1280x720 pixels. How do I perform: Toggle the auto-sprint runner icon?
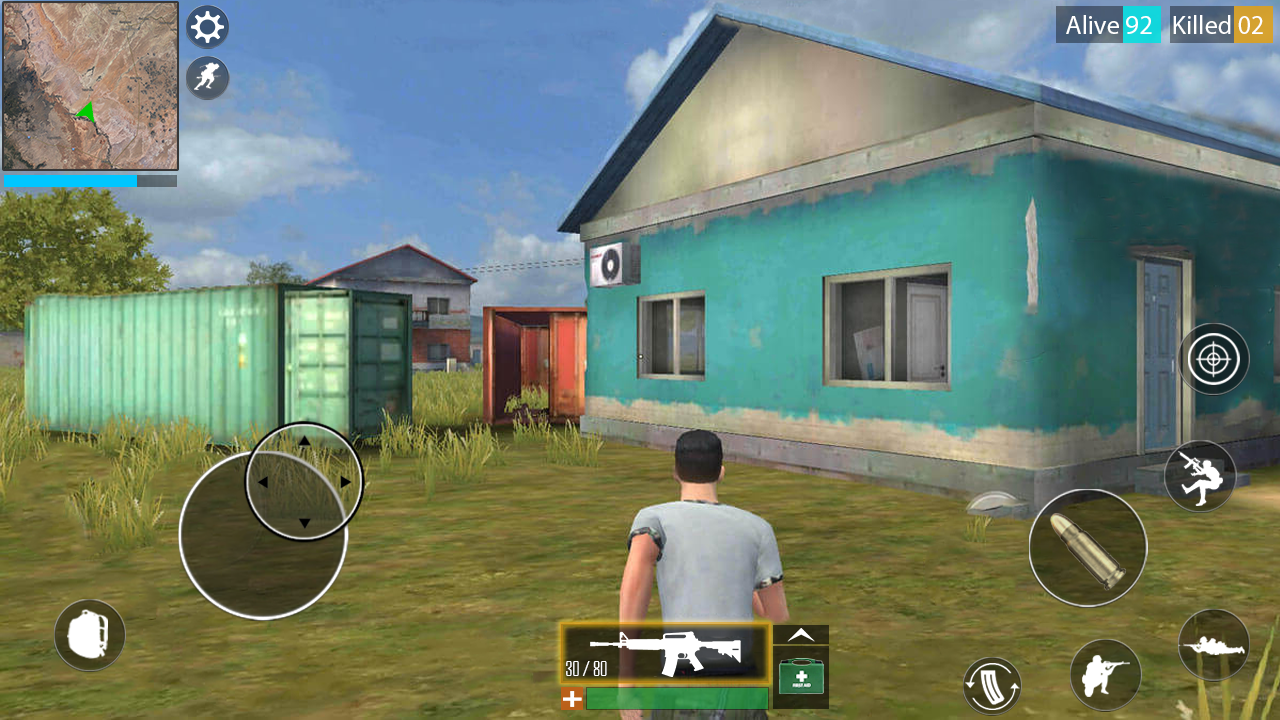207,78
